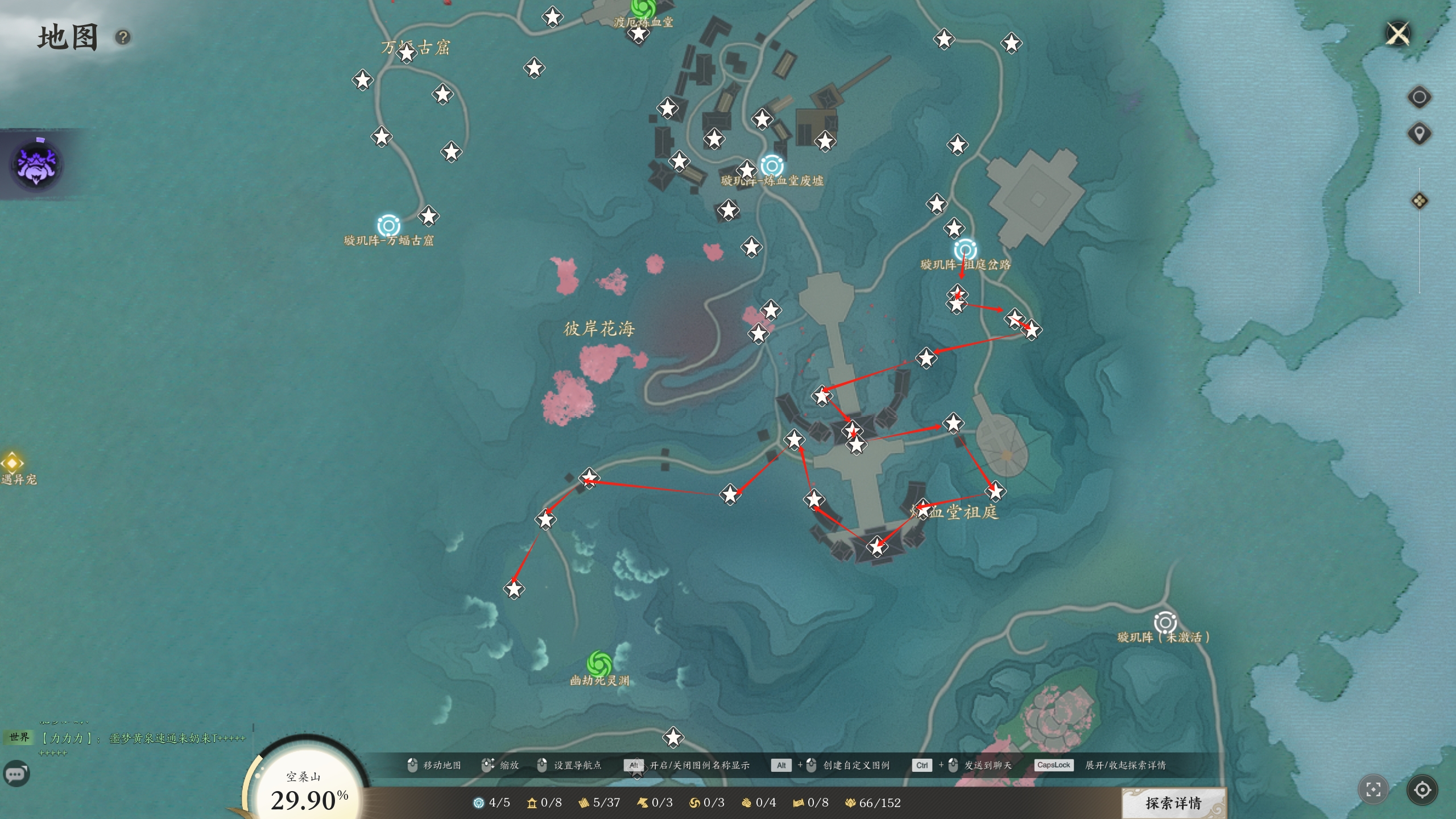Select the 璇玑阵-祖庭岔路 teleport point
The width and height of the screenshot is (1456, 819).
(x=965, y=250)
